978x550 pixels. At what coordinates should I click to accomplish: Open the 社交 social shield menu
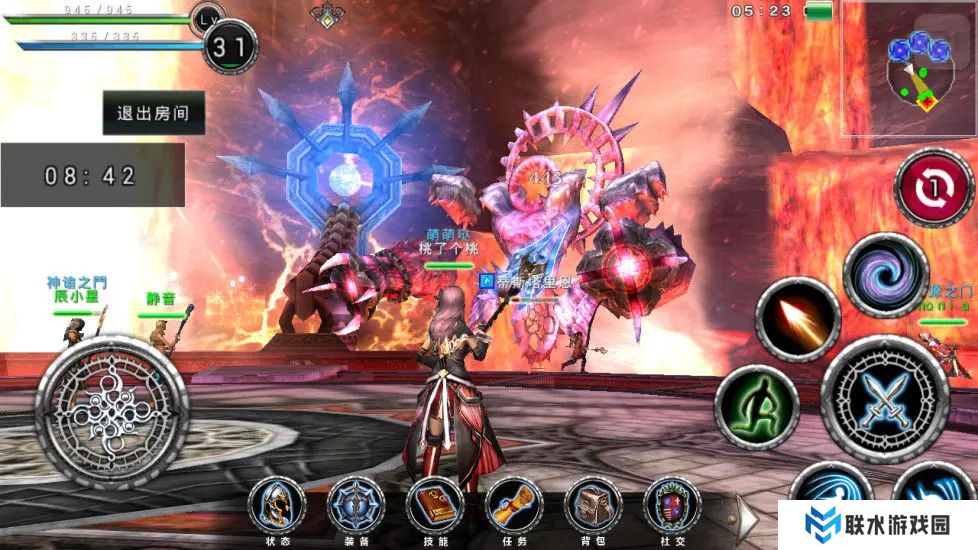click(672, 505)
